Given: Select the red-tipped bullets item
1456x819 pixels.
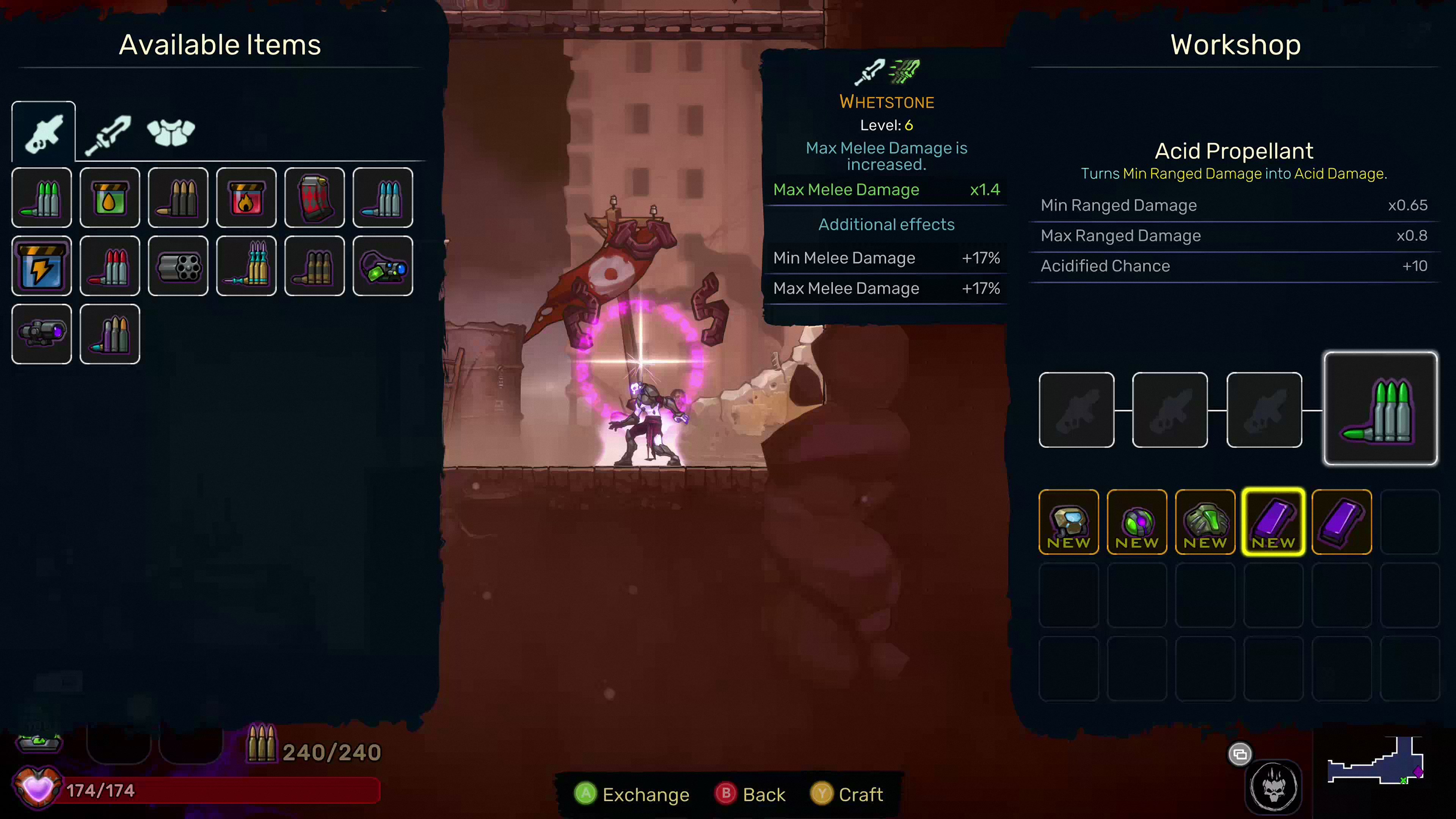Looking at the screenshot, I should 110,266.
